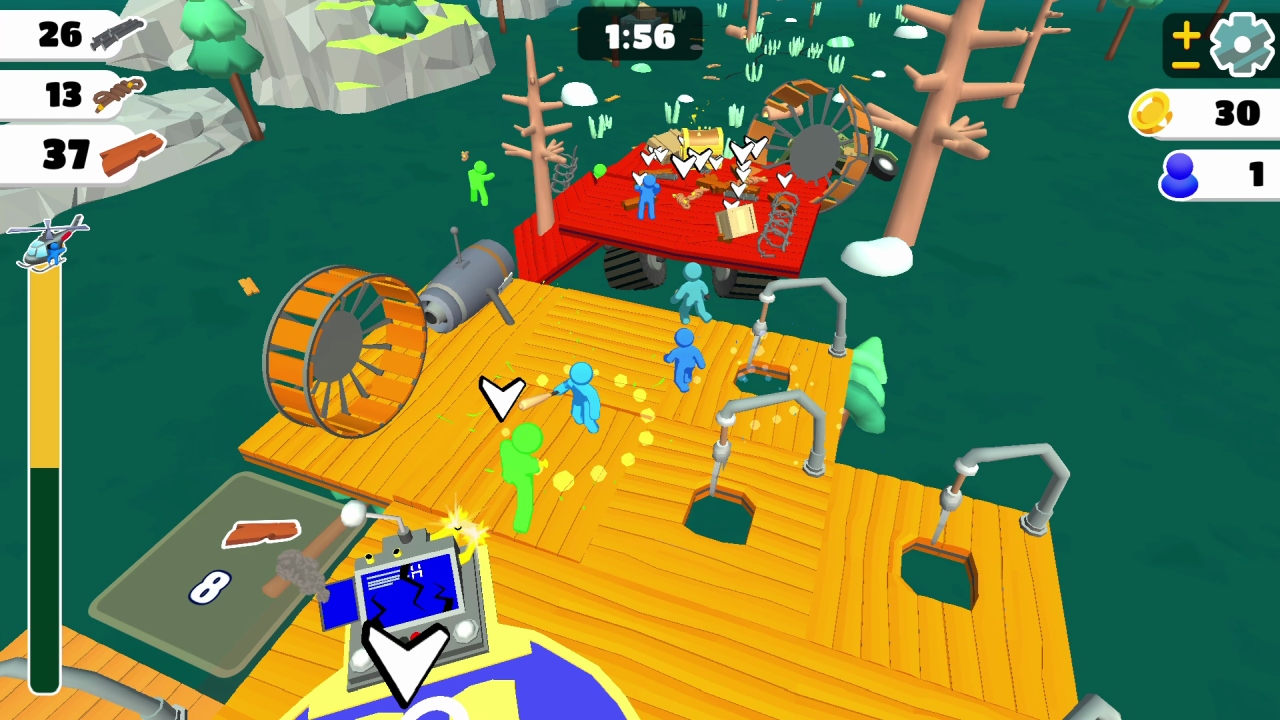The height and width of the screenshot is (720, 1280).
Task: Tap the wooden plank icon on crafting pad
Action: [x=265, y=533]
